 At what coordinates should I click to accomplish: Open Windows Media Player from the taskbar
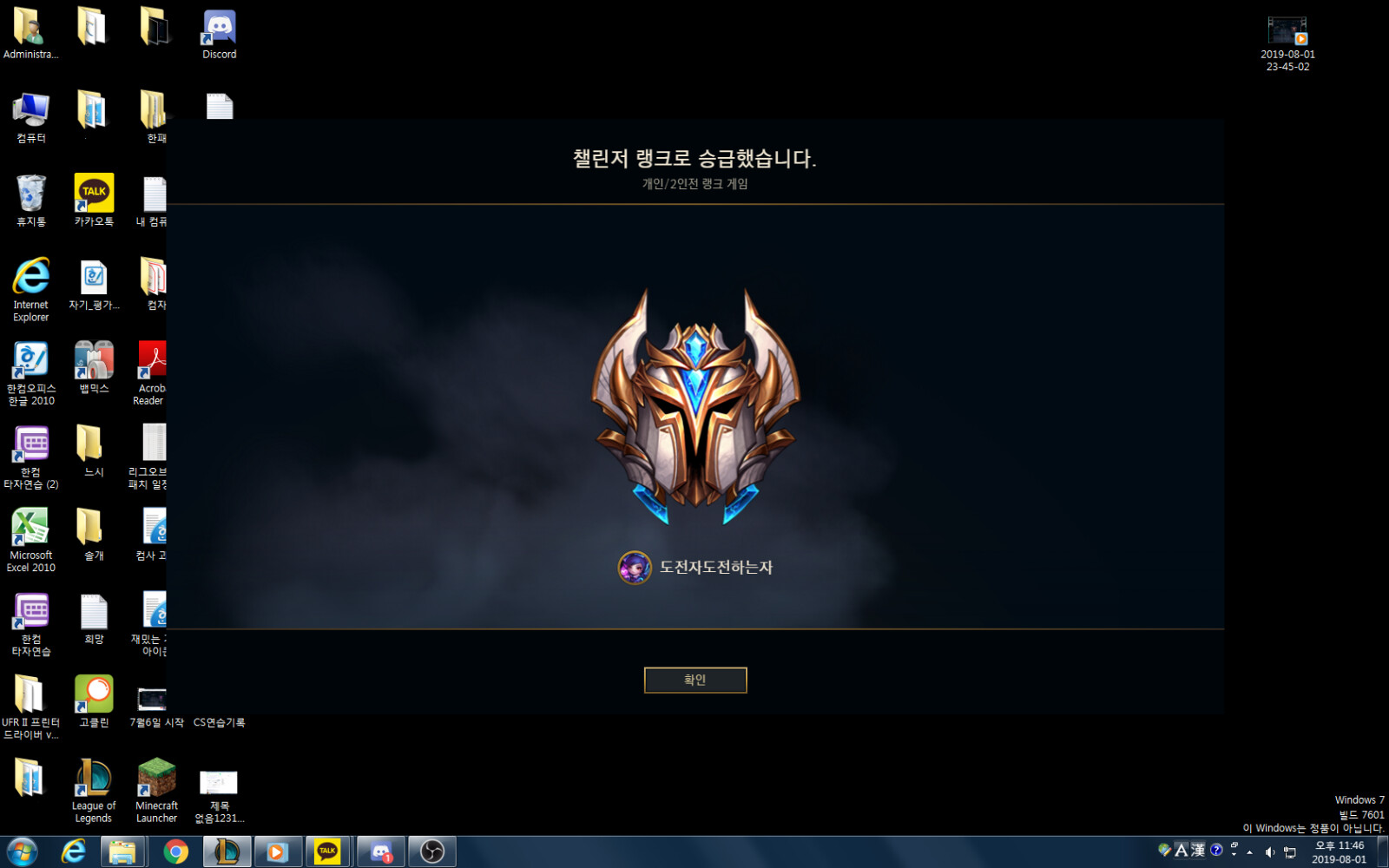pos(278,851)
